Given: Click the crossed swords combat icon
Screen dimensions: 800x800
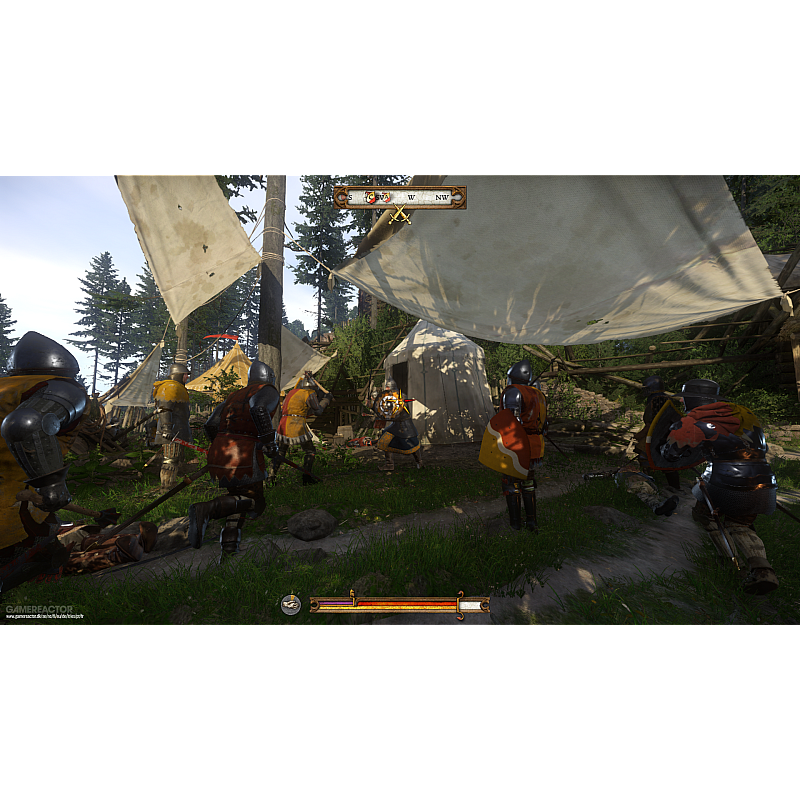Looking at the screenshot, I should (400, 215).
